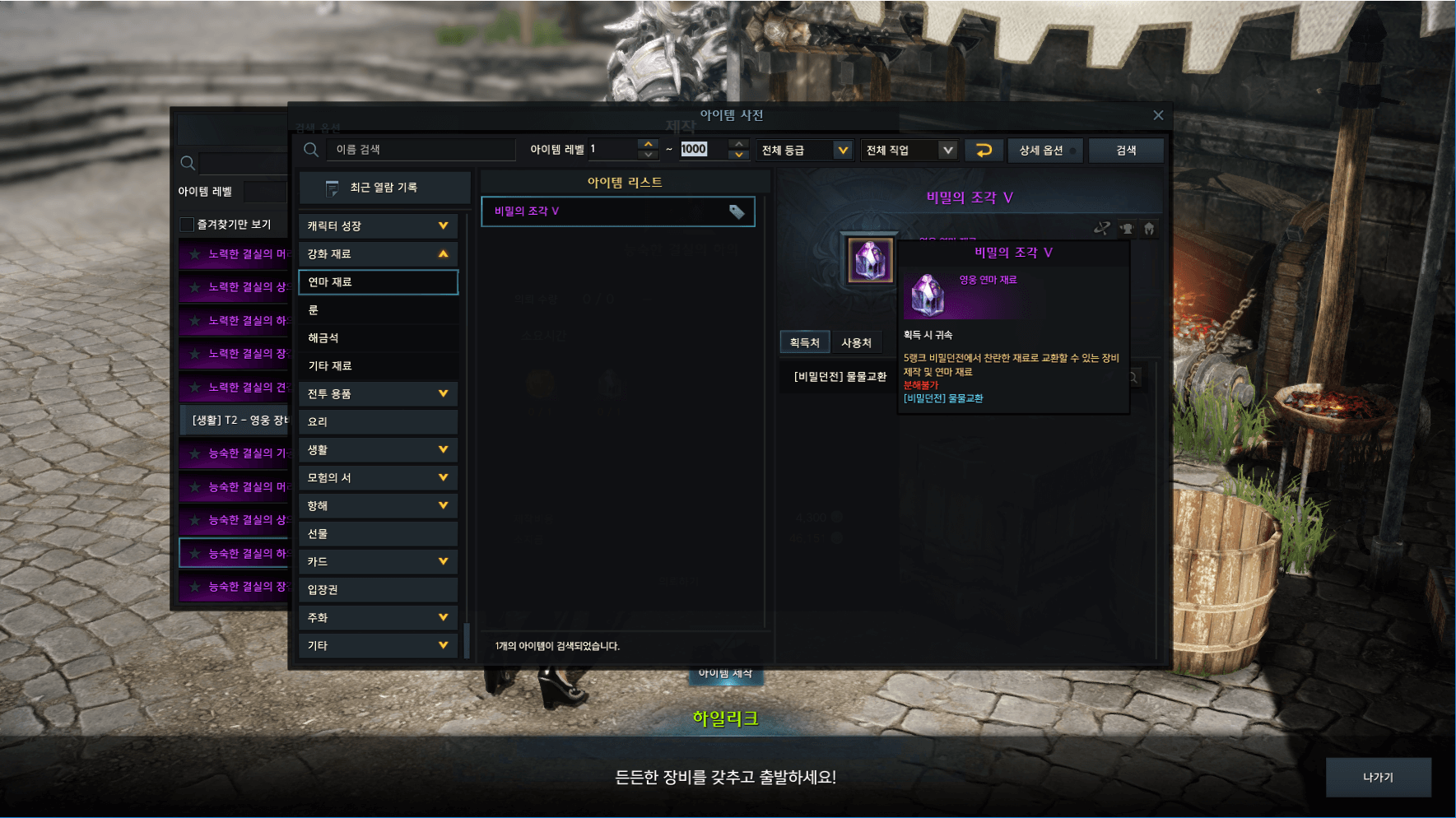Screen dimensions: 1456x818
Task: Expand the 캐릭터 성장 category
Action: click(378, 225)
